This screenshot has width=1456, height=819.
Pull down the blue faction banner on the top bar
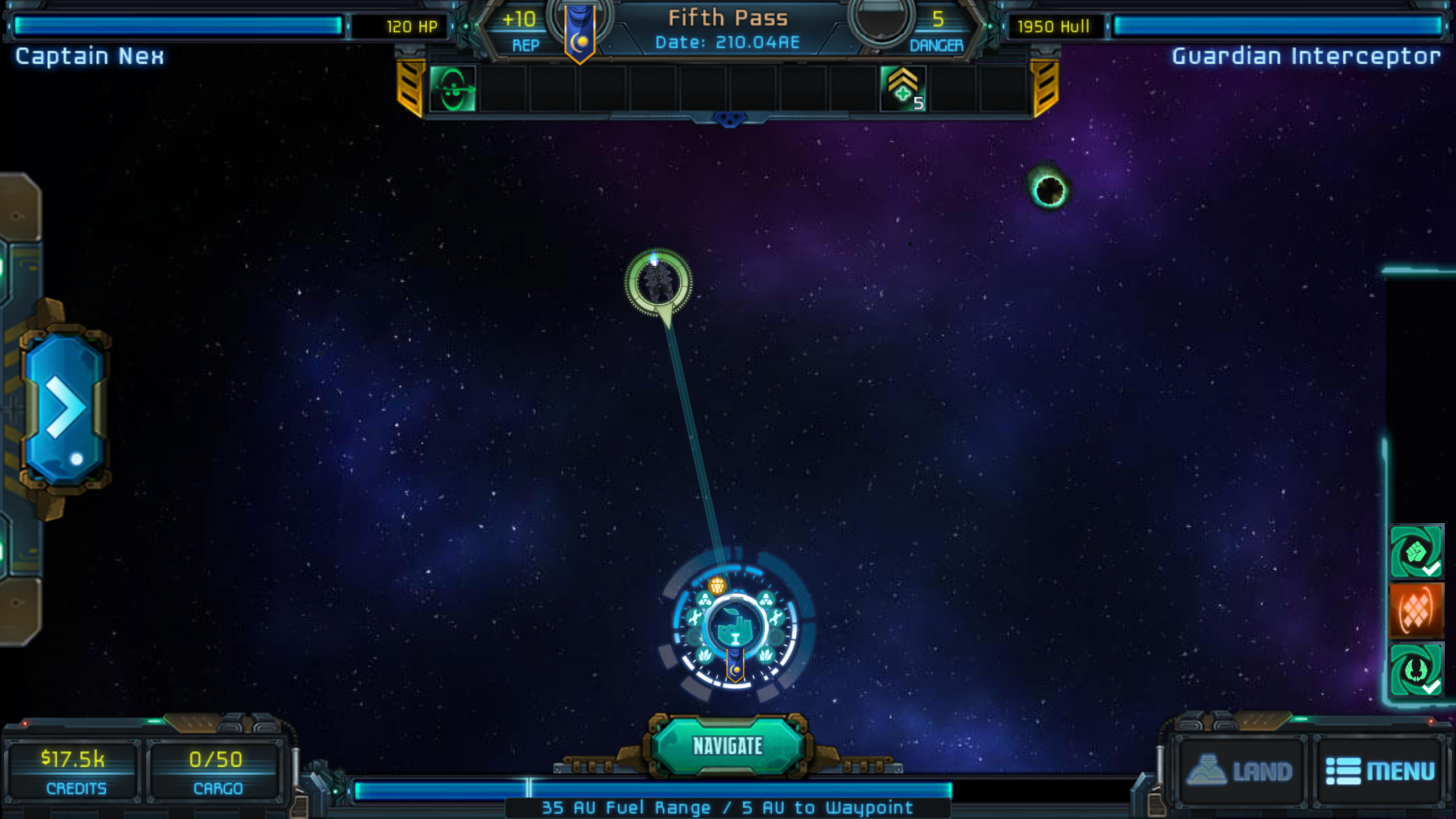pyautogui.click(x=579, y=31)
